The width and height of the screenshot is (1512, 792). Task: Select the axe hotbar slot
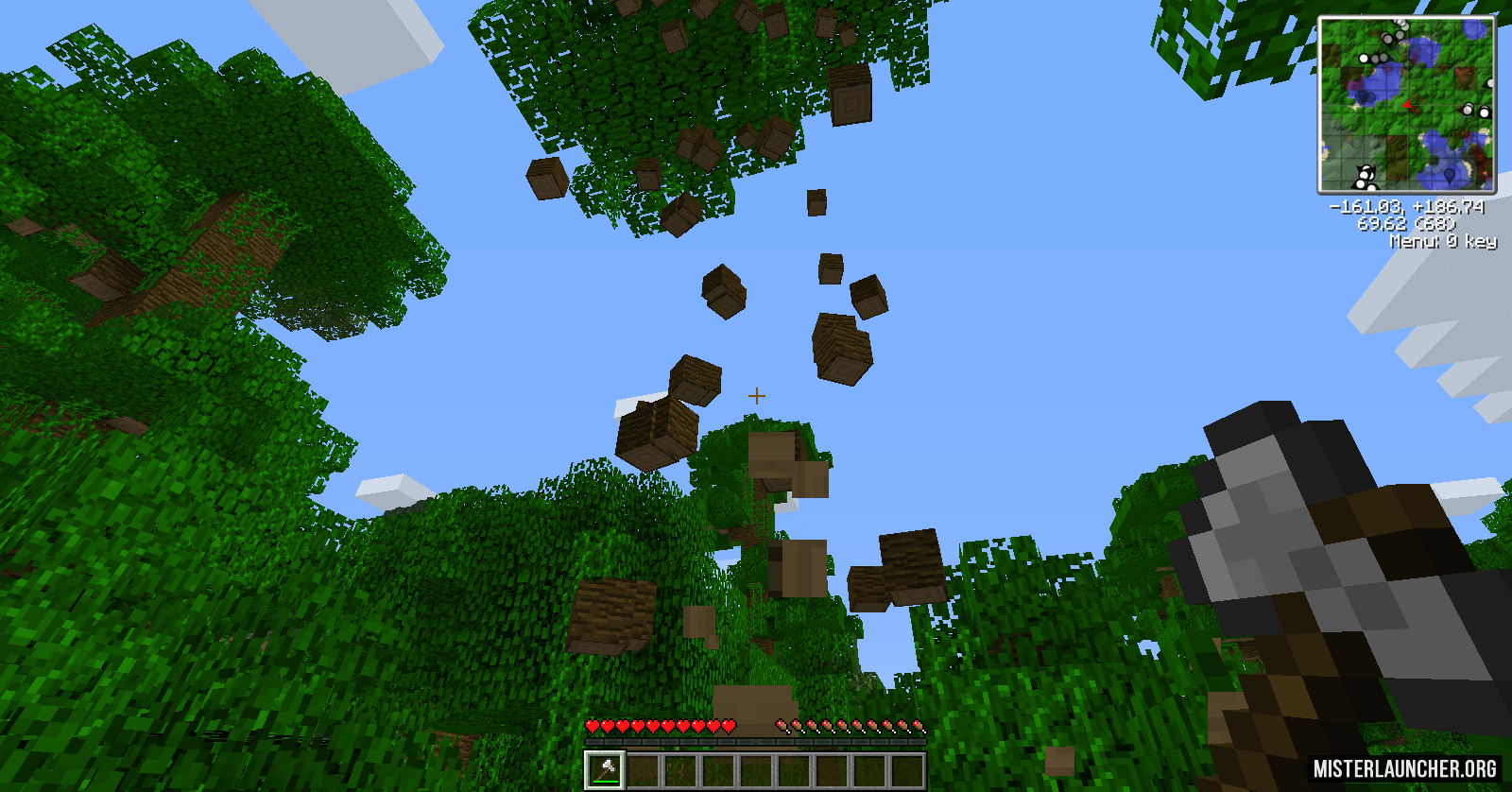pos(605,769)
